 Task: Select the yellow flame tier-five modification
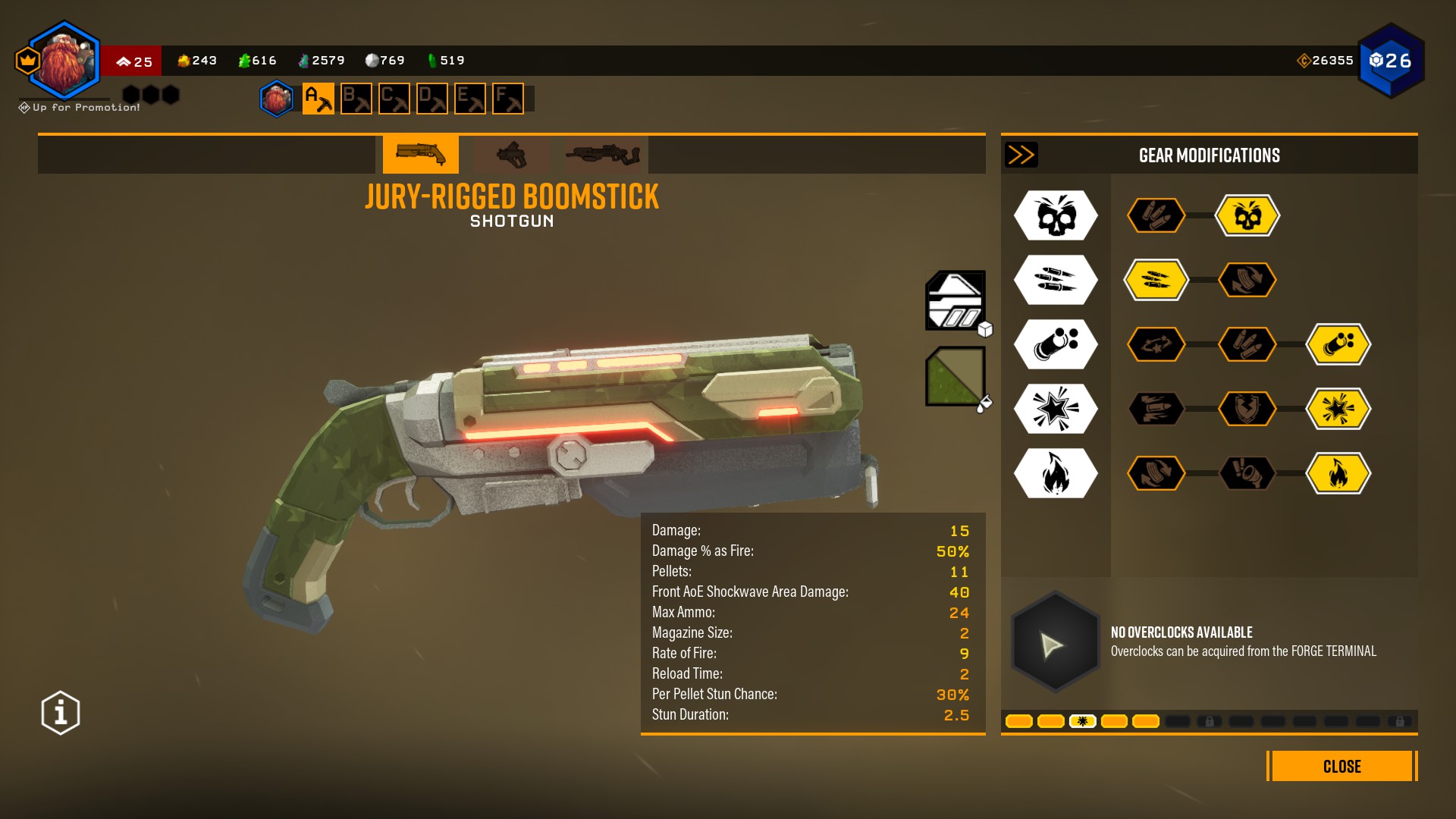pyautogui.click(x=1338, y=474)
